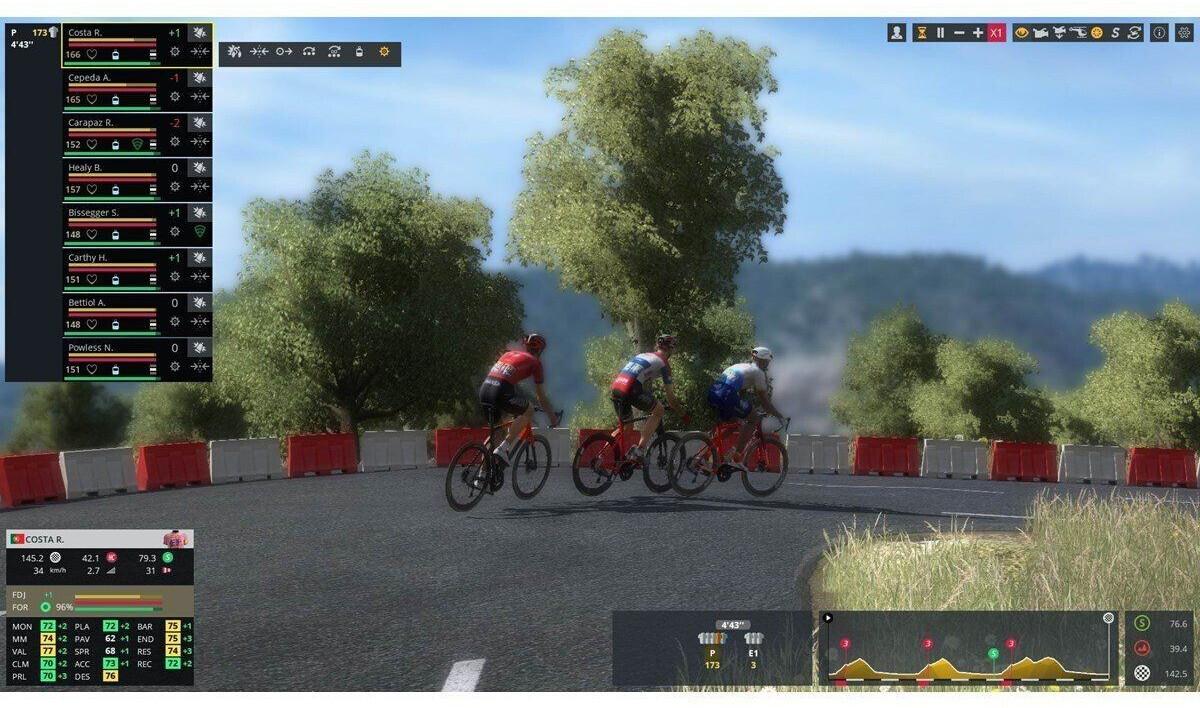Screen dimensions: 1200x708
Task: Click the green sprint marker on stage profile
Action: (x=993, y=654)
